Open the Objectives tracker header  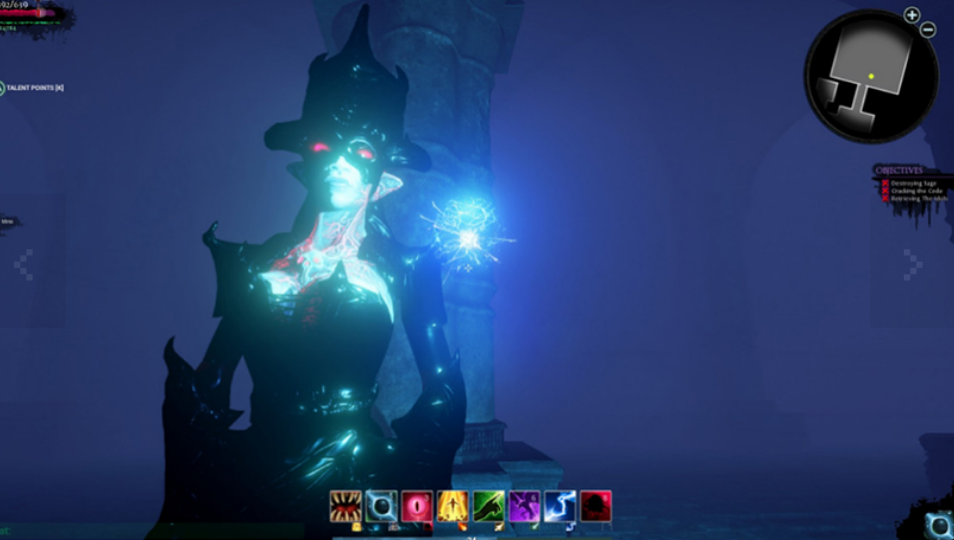coord(899,170)
